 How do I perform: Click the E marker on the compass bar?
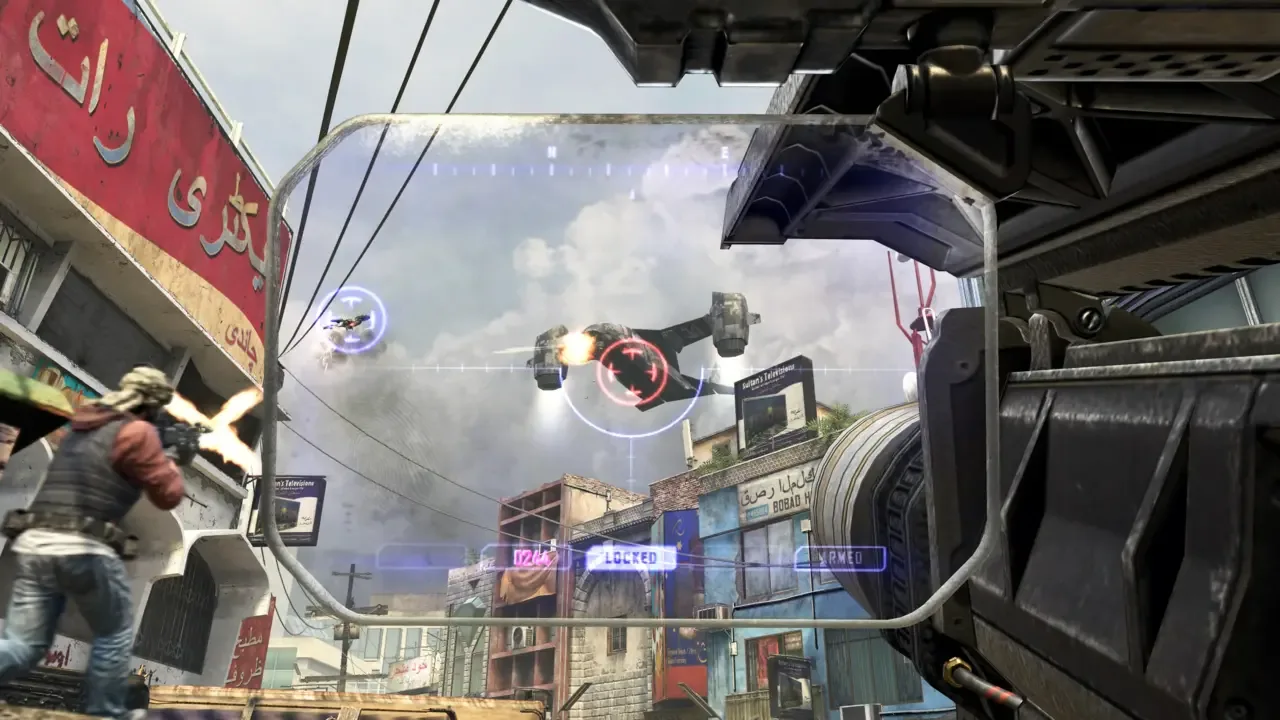[x=725, y=152]
